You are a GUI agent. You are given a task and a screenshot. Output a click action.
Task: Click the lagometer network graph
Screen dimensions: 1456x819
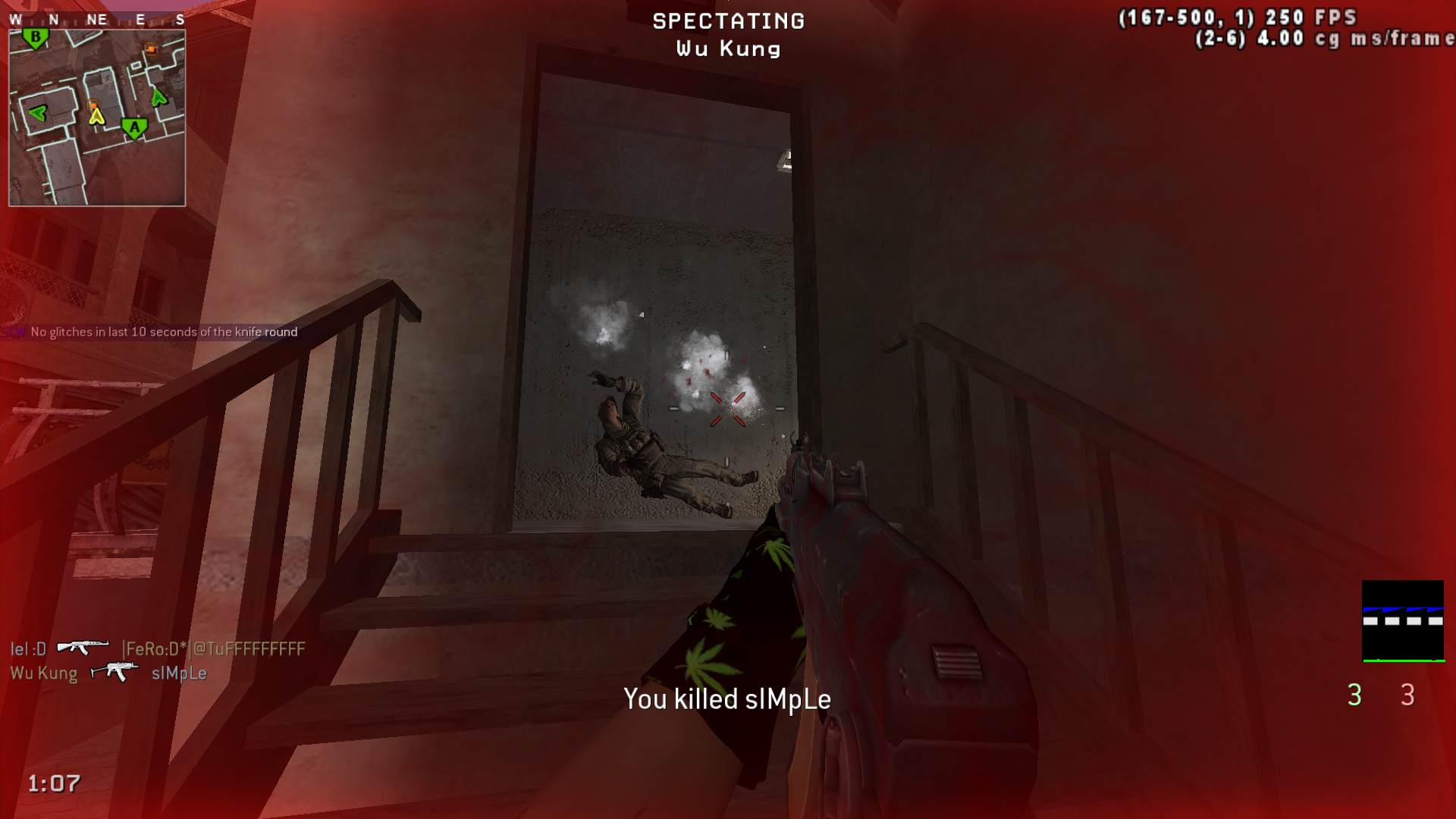coord(1403,621)
